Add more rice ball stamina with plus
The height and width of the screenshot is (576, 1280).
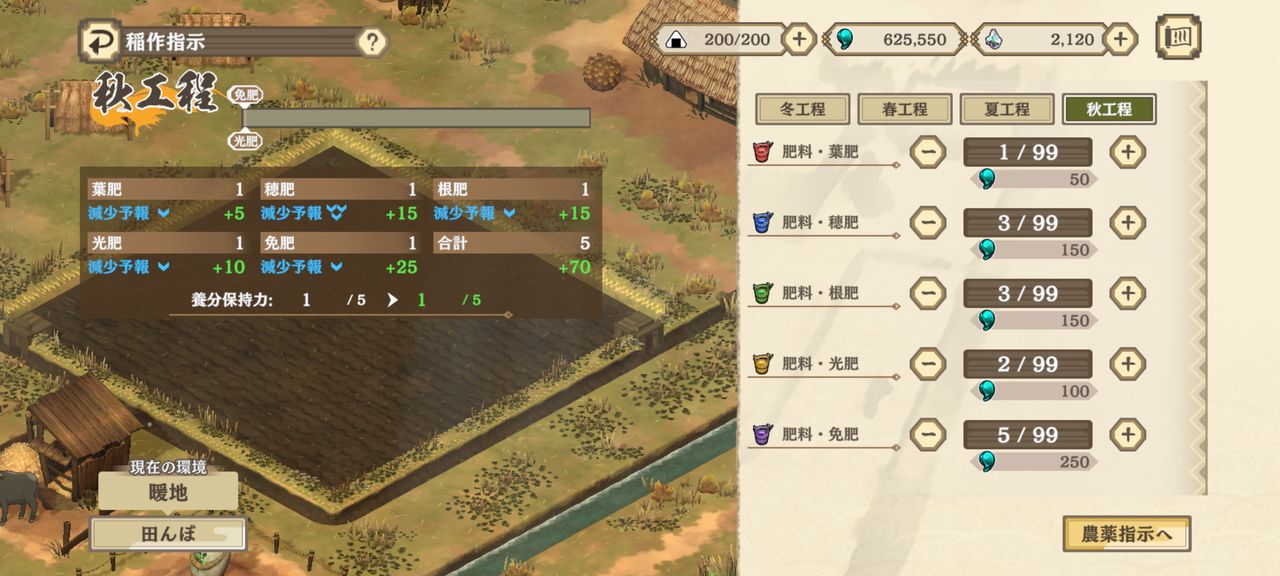coord(798,39)
